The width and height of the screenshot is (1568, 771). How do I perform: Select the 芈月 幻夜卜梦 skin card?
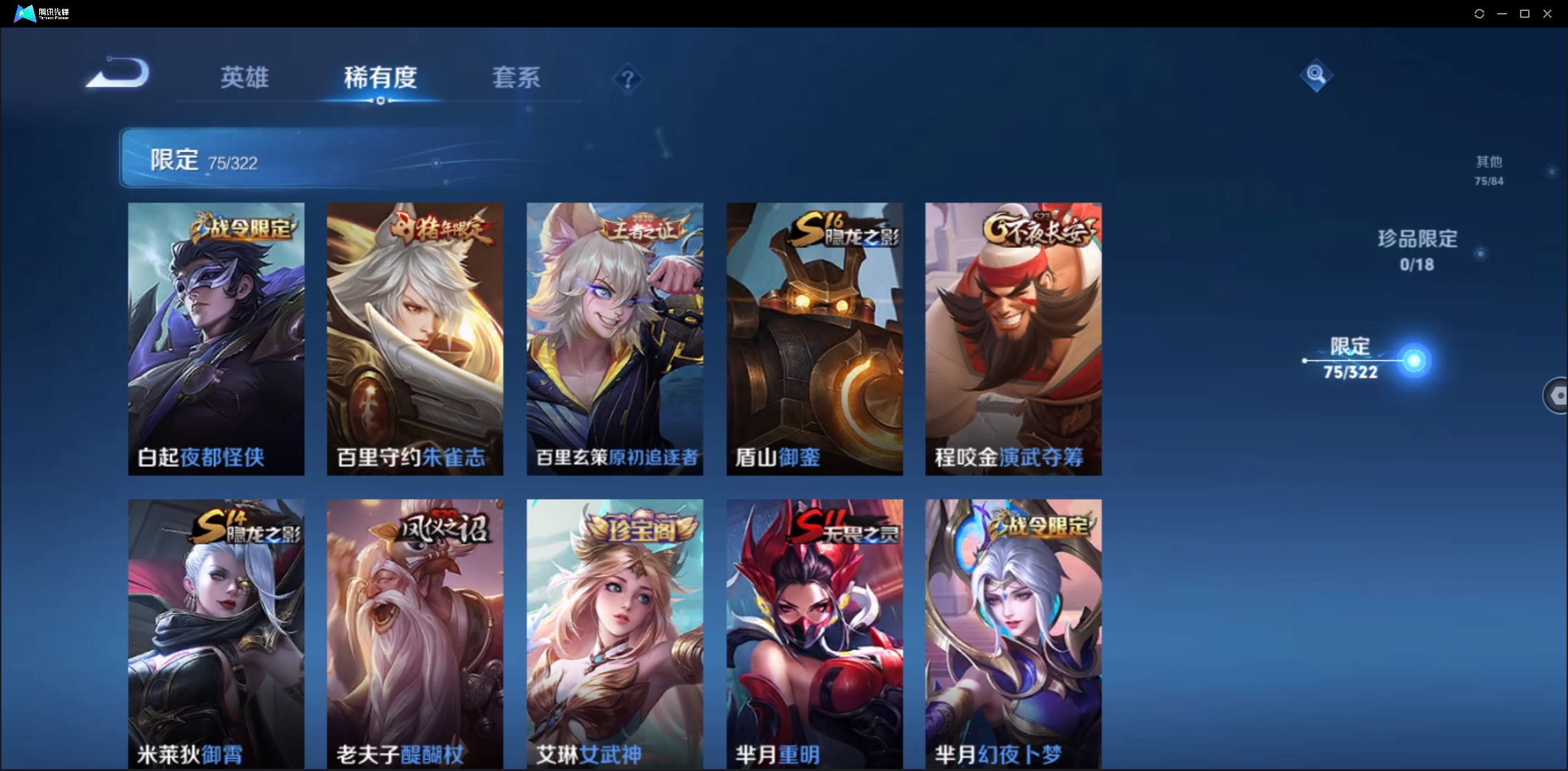(x=1013, y=633)
